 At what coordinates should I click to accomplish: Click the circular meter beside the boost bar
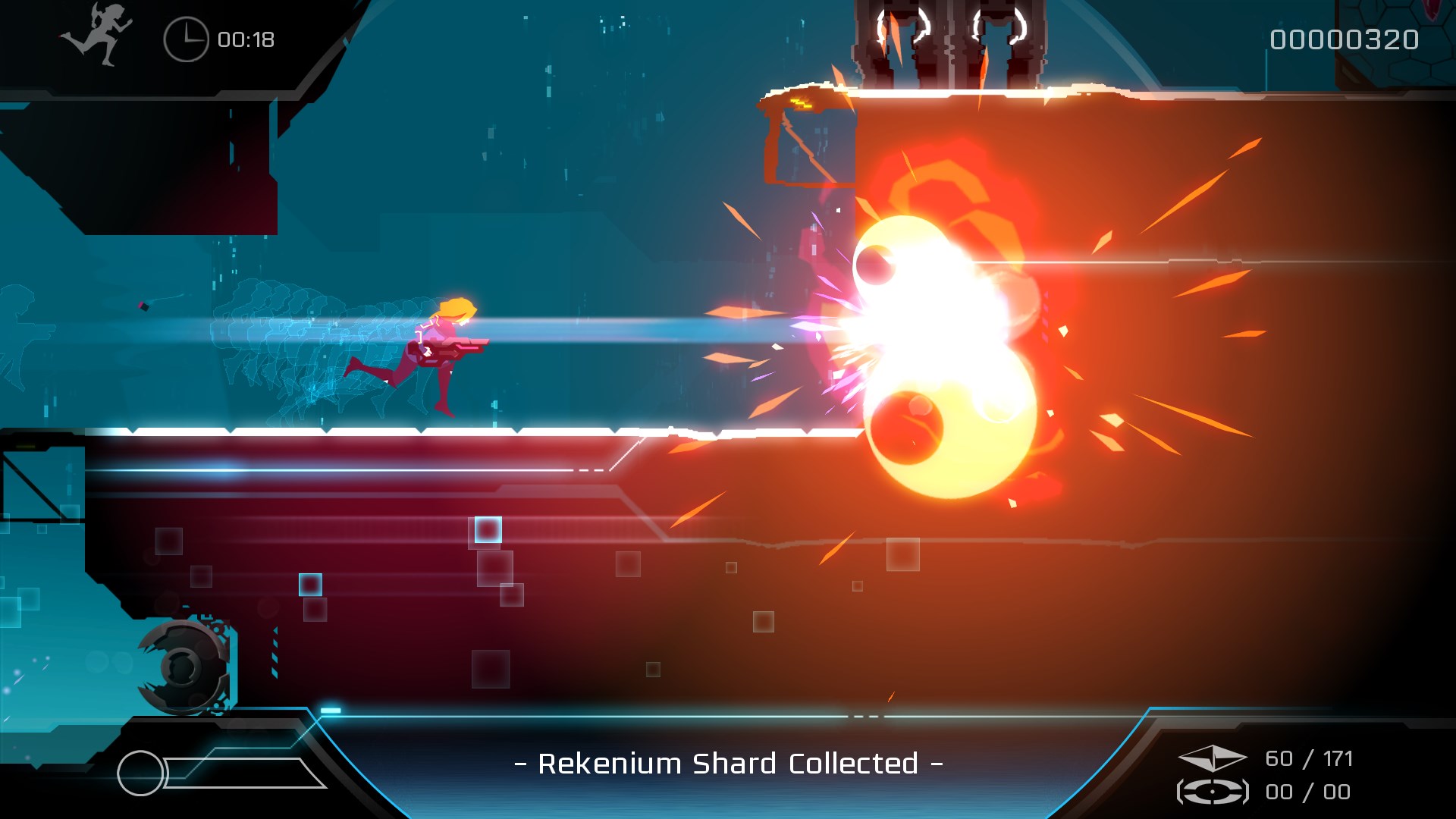point(142,772)
